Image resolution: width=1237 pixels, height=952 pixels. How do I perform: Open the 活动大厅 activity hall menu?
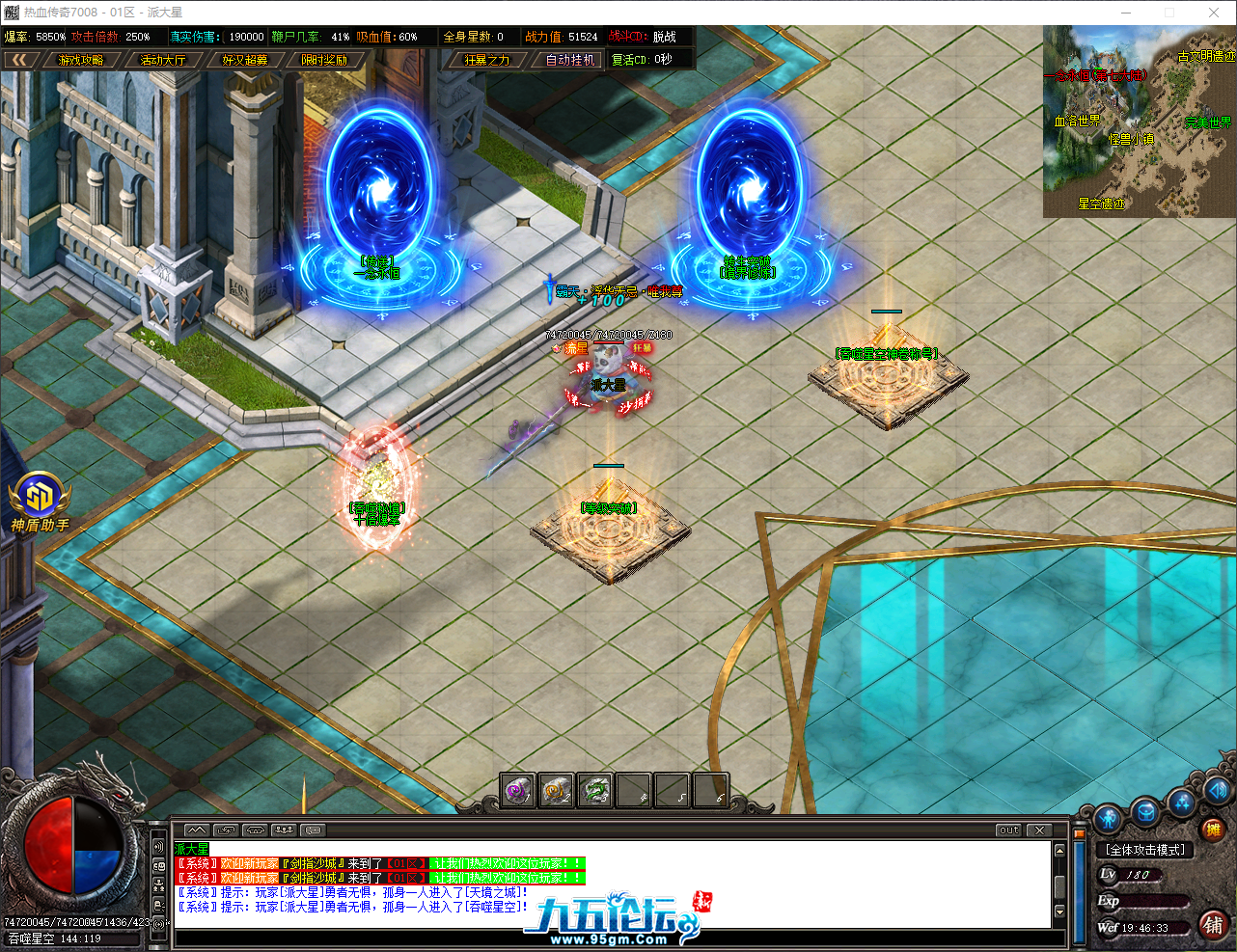pos(164,59)
